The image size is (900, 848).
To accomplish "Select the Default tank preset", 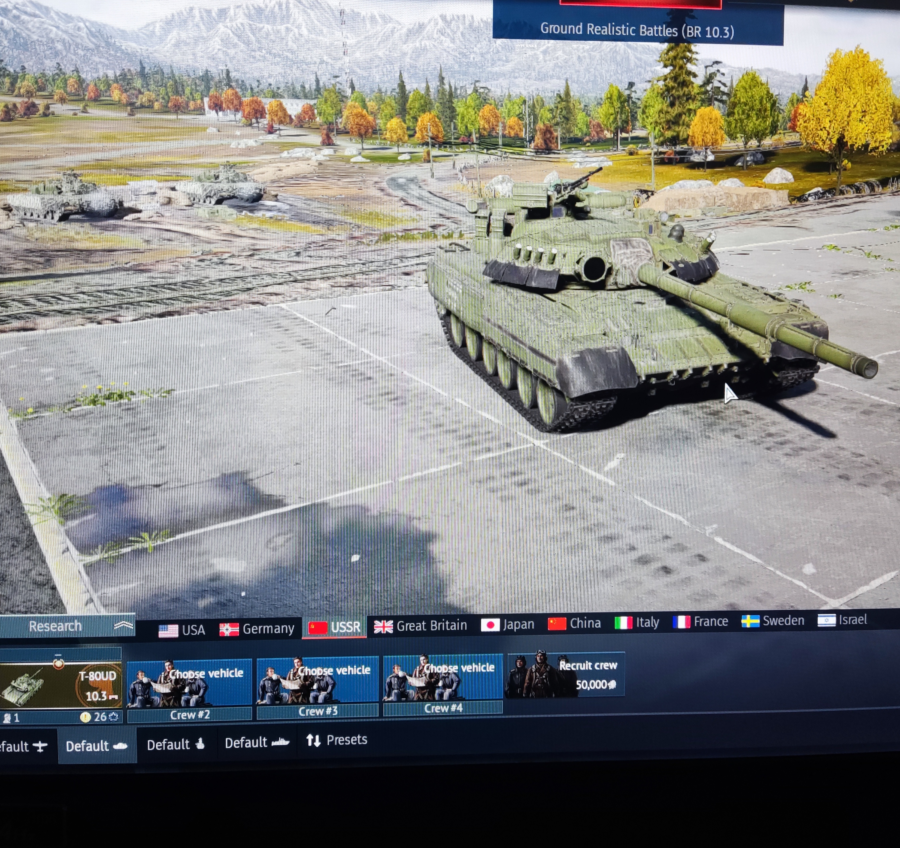I will (x=97, y=746).
